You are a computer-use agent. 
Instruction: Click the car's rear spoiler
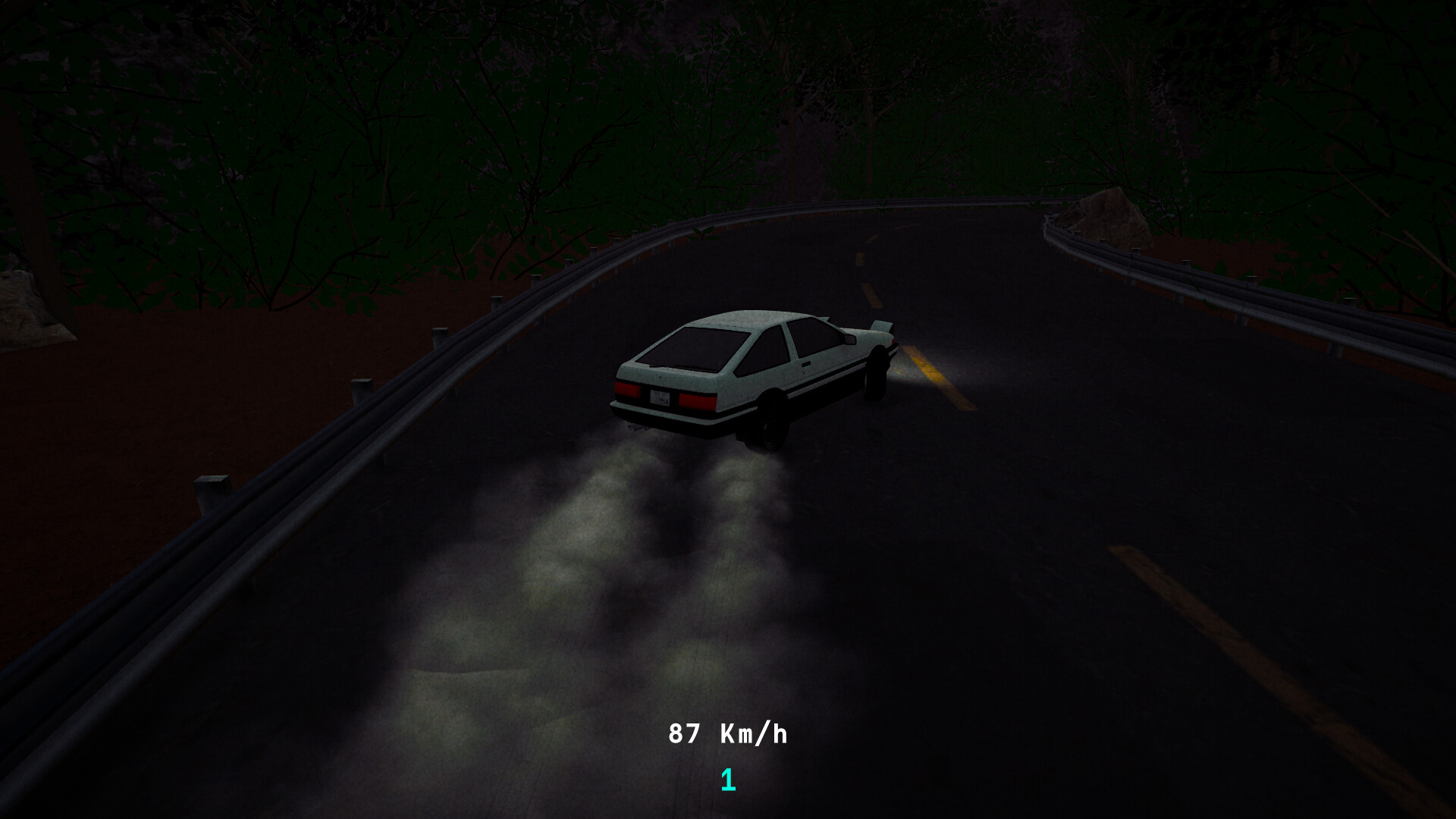(x=883, y=326)
